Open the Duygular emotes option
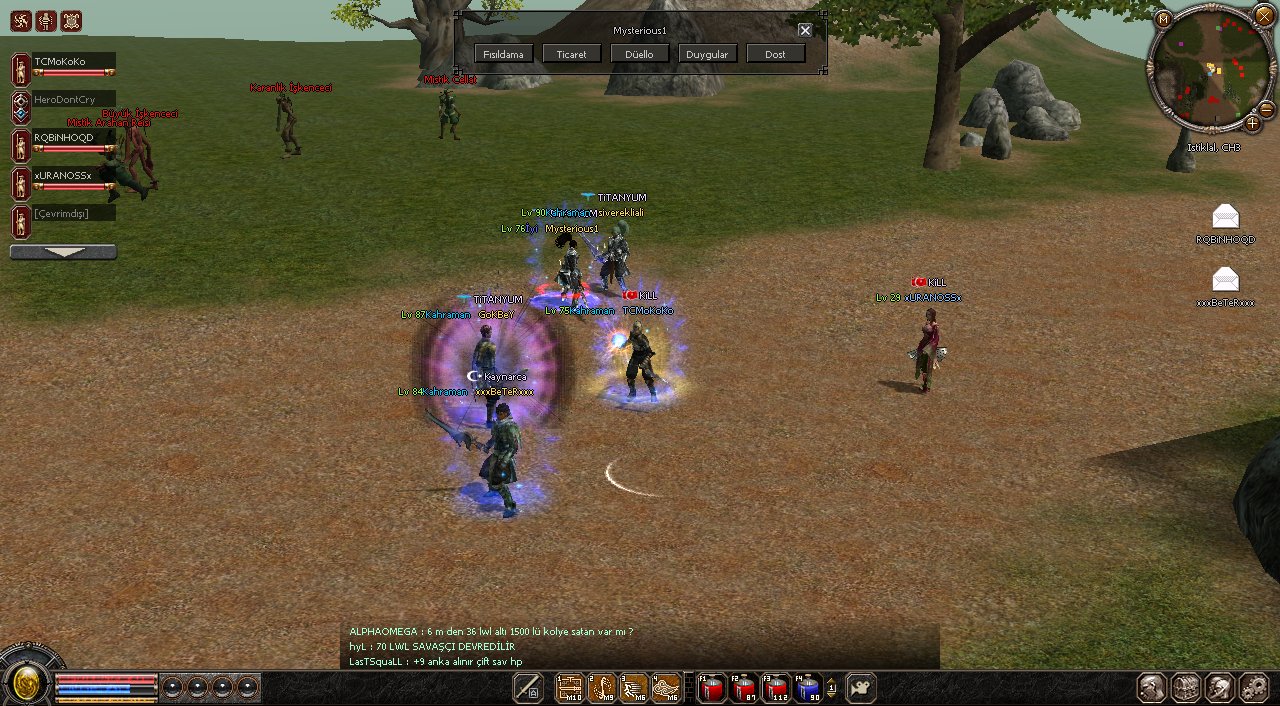 pos(707,54)
